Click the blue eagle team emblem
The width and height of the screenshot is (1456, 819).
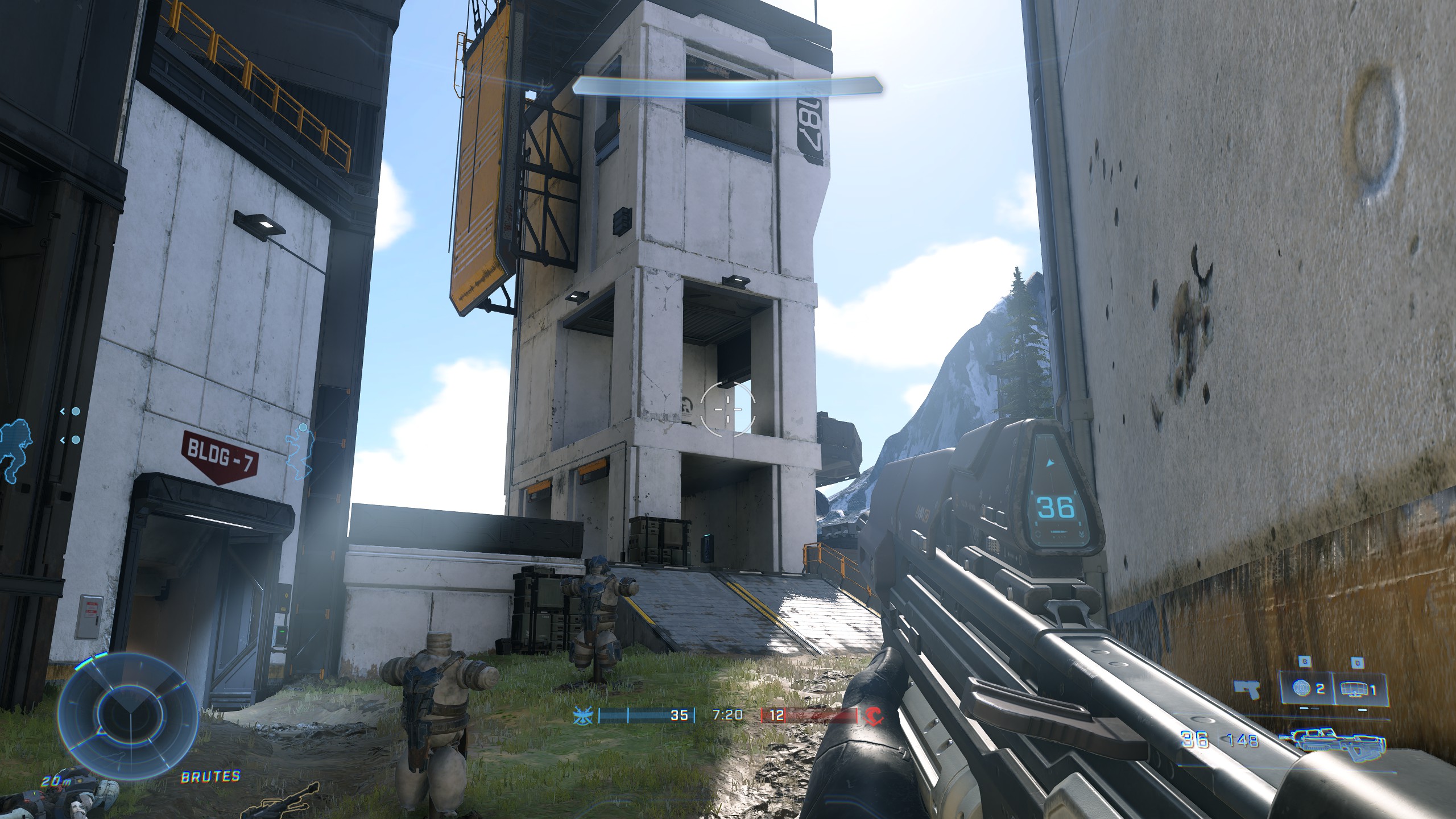582,715
